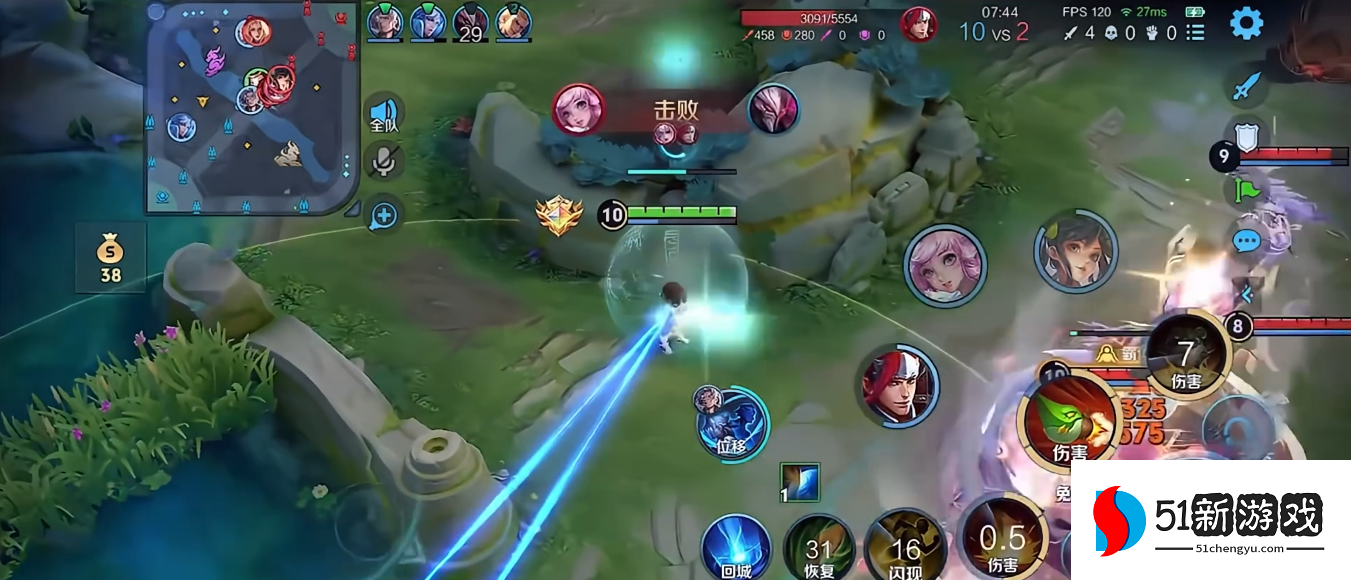Toggle the microphone button
Viewport: 1351px width, 580px height.
(x=382, y=160)
